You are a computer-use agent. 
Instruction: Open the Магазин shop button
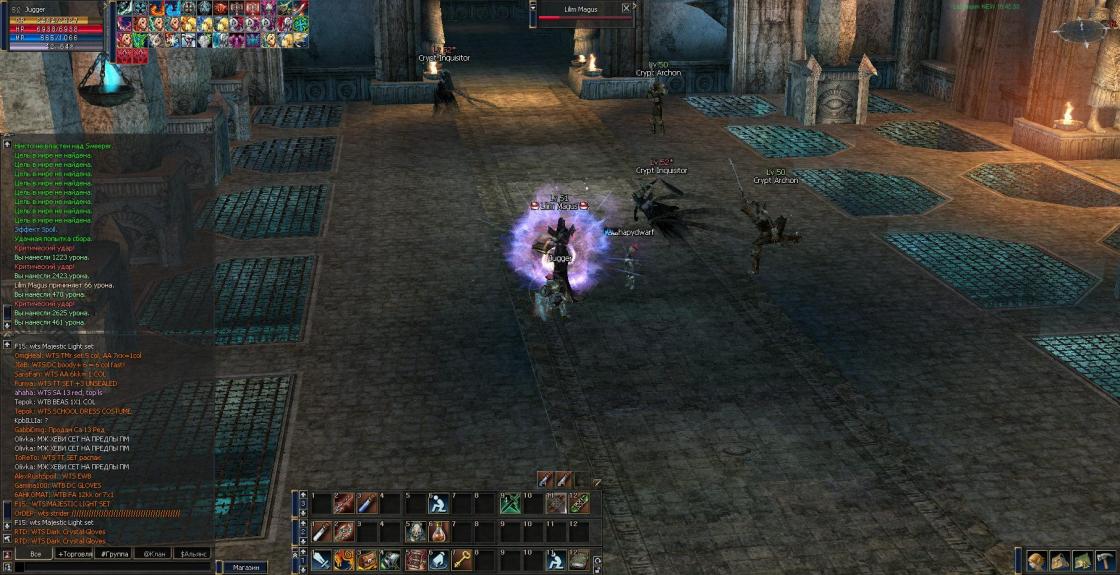click(246, 567)
